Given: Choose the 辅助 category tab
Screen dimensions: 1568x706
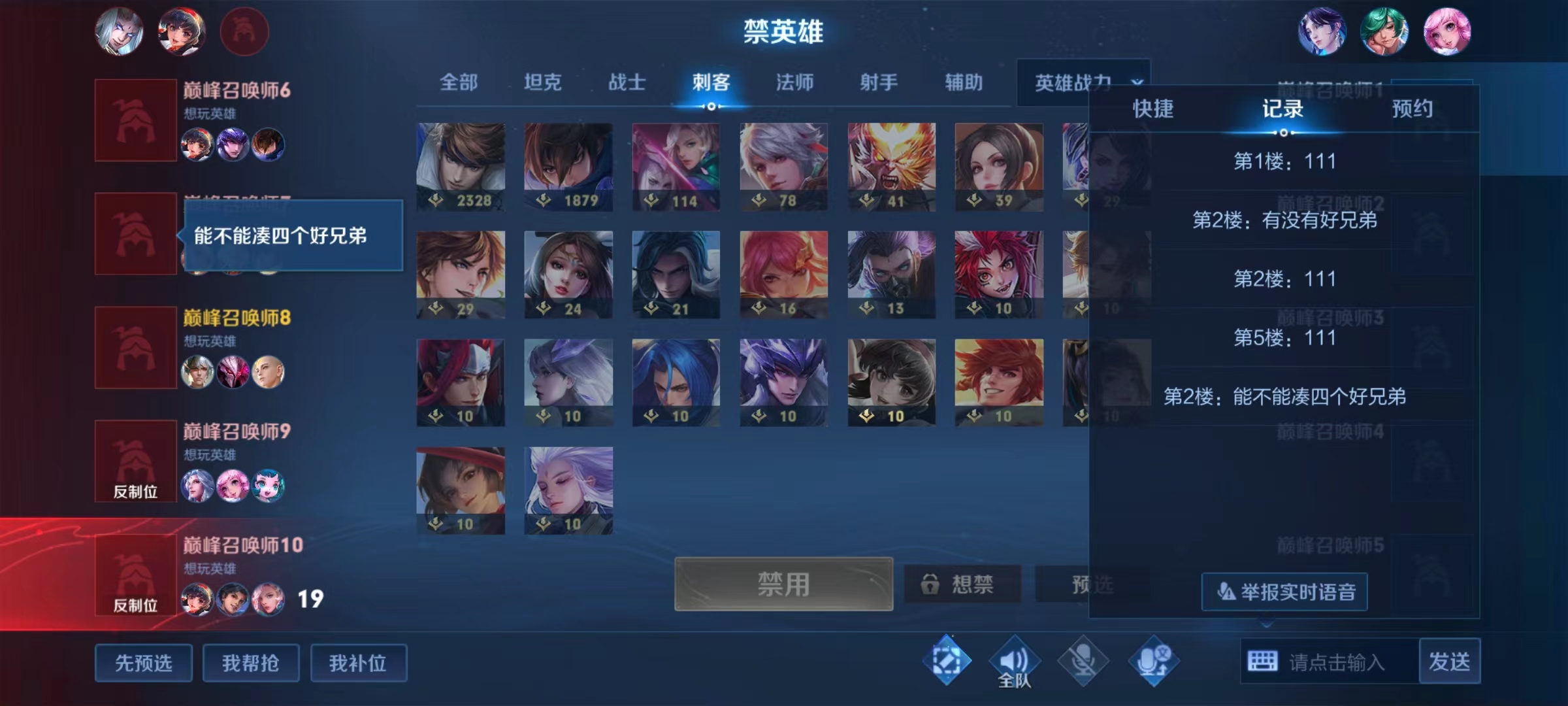Looking at the screenshot, I should click(964, 82).
